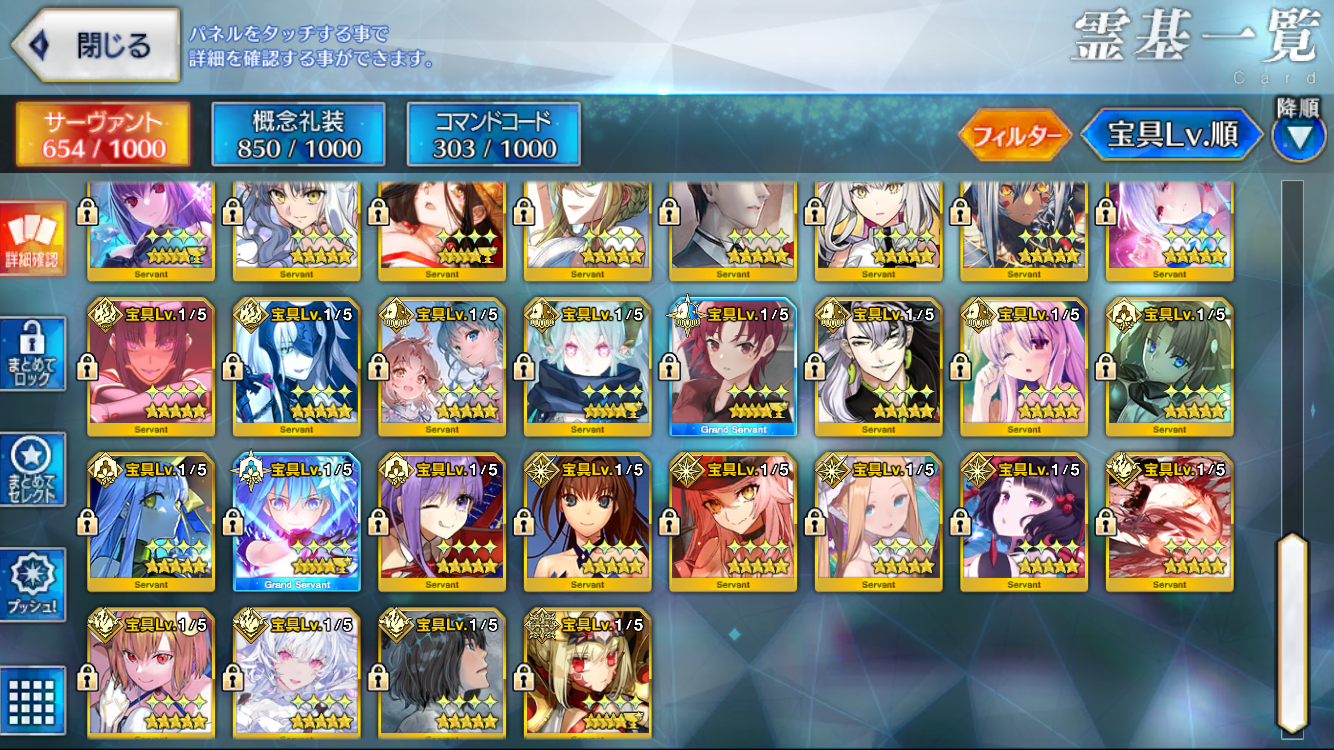The height and width of the screenshot is (750, 1334).
Task: Pick the pink-haired winking servant card
Action: click(1024, 368)
